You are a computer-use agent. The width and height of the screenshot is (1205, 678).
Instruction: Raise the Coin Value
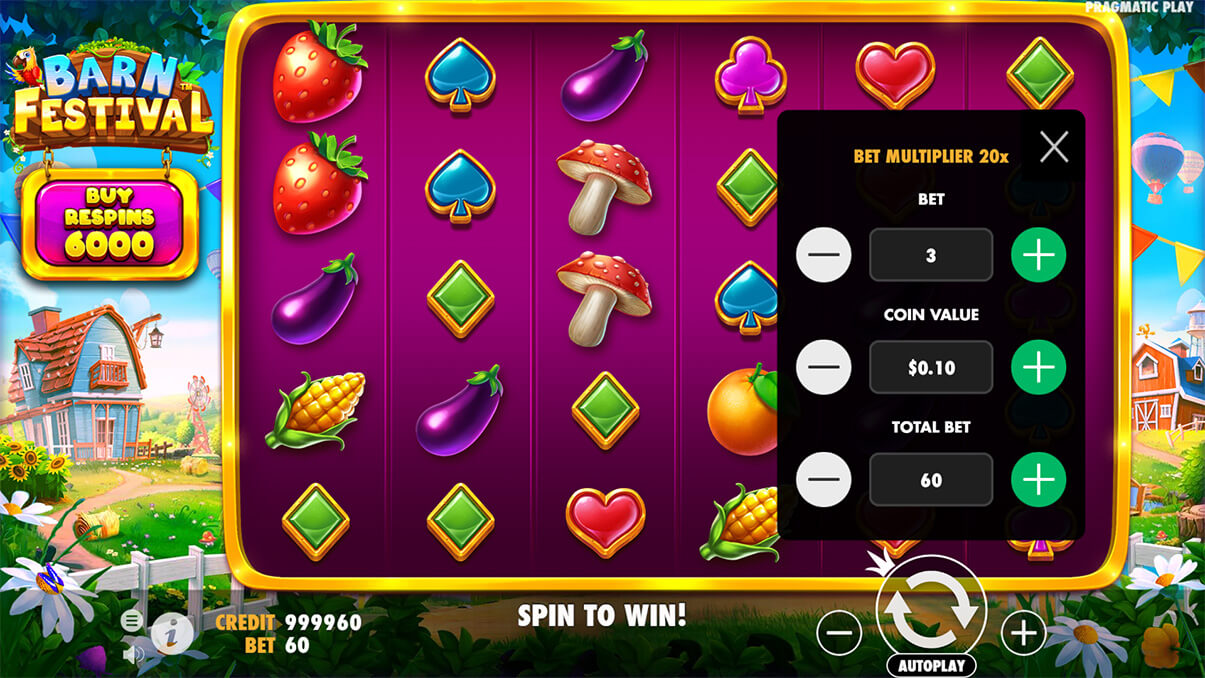point(1038,367)
